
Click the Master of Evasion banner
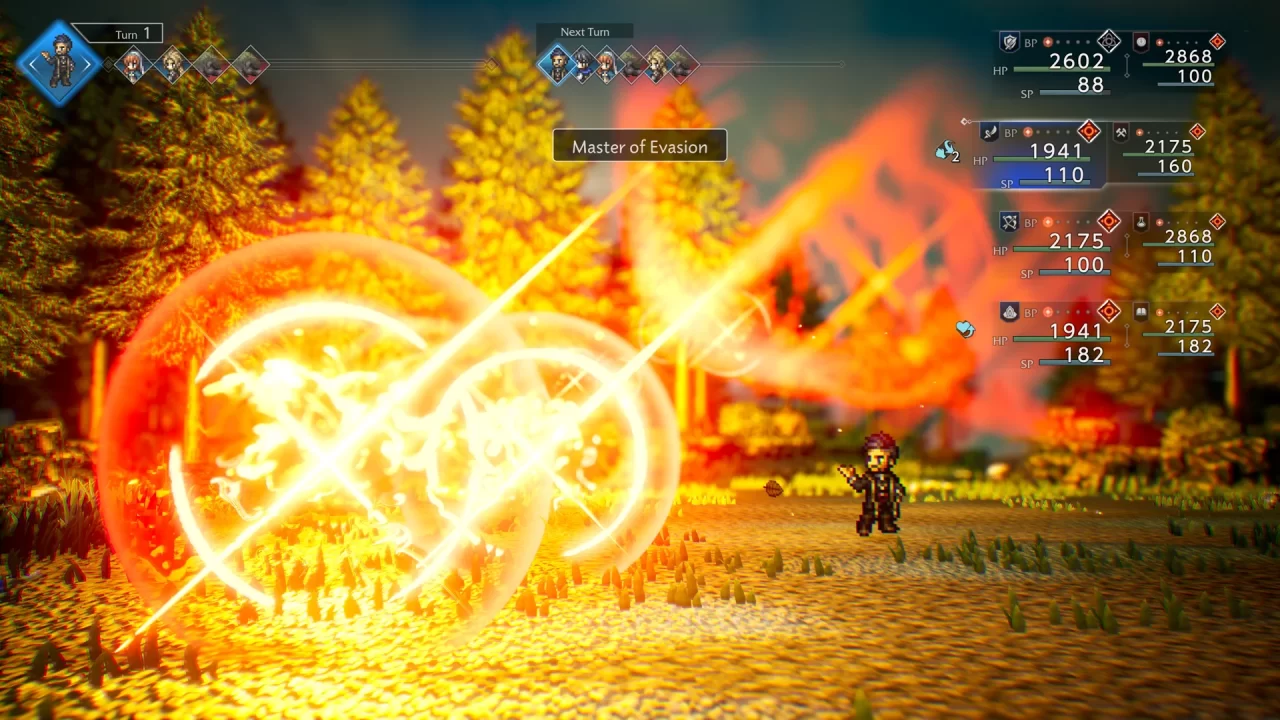coord(640,146)
